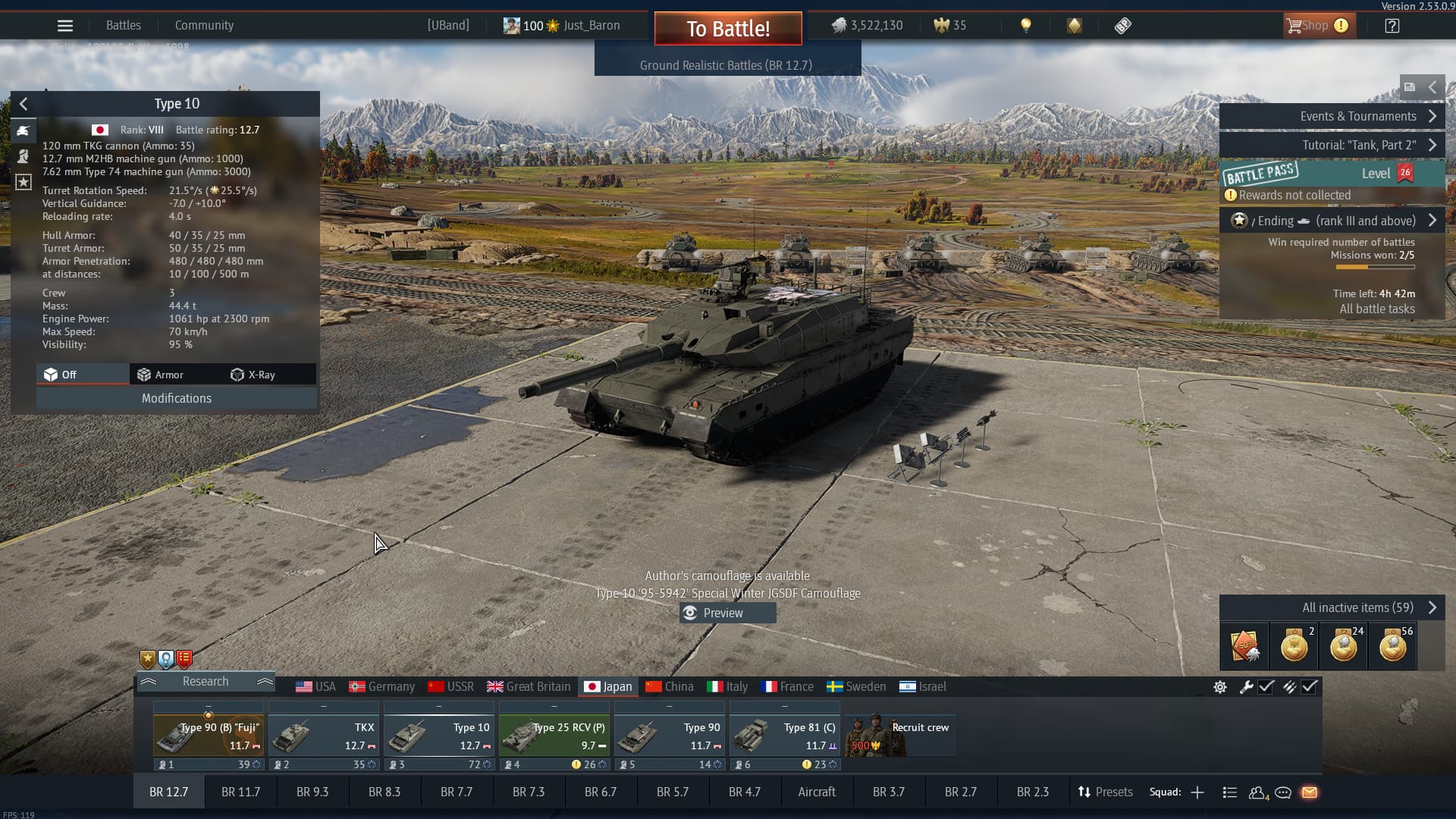Choose the Sweden nation tab
Image resolution: width=1456 pixels, height=819 pixels.
(856, 687)
